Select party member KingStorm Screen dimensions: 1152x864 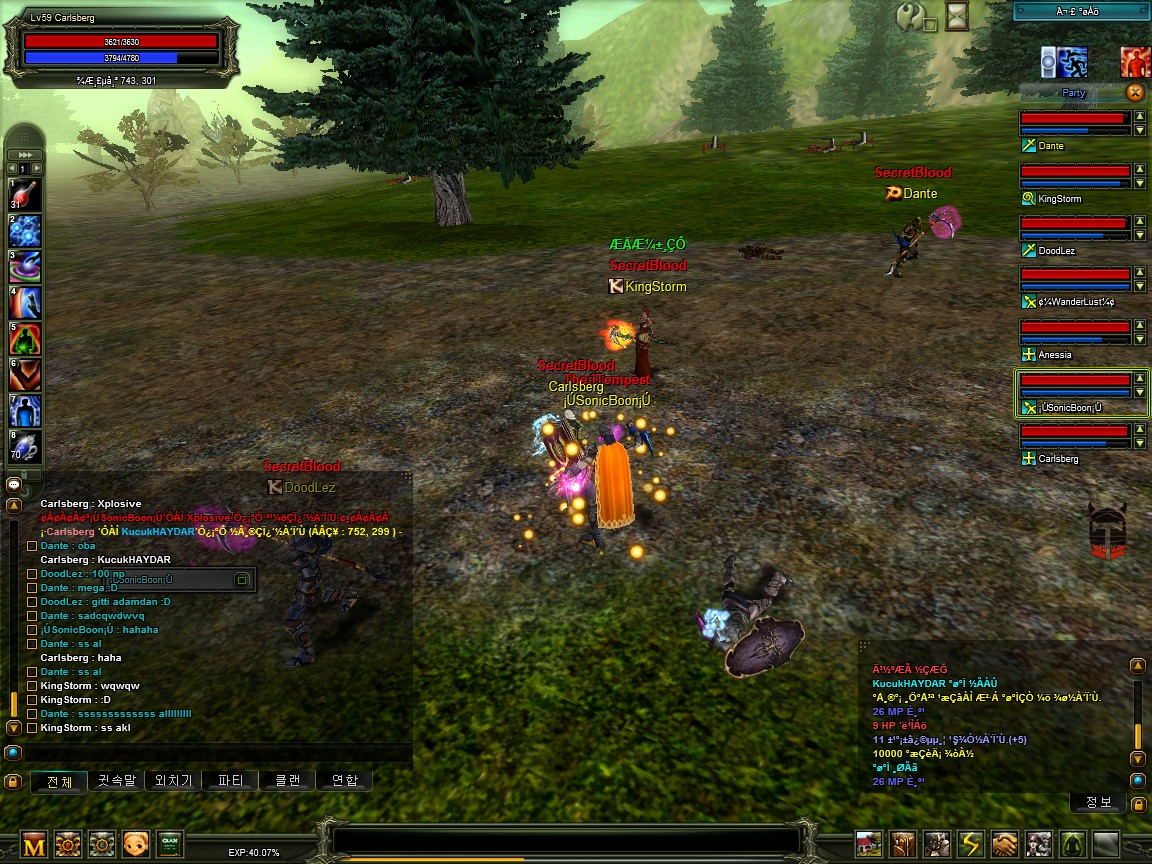pos(1074,177)
